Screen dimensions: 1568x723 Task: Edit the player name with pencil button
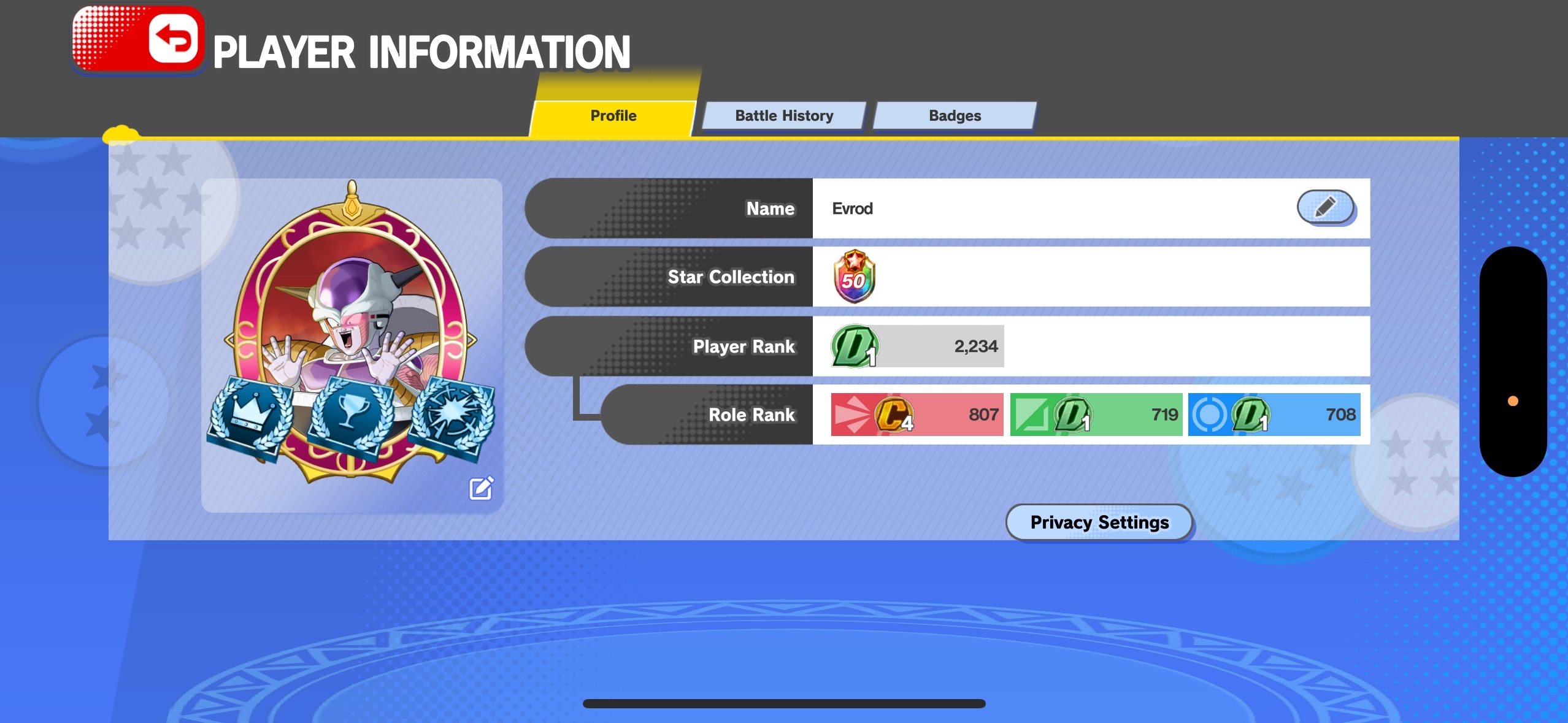click(1325, 207)
